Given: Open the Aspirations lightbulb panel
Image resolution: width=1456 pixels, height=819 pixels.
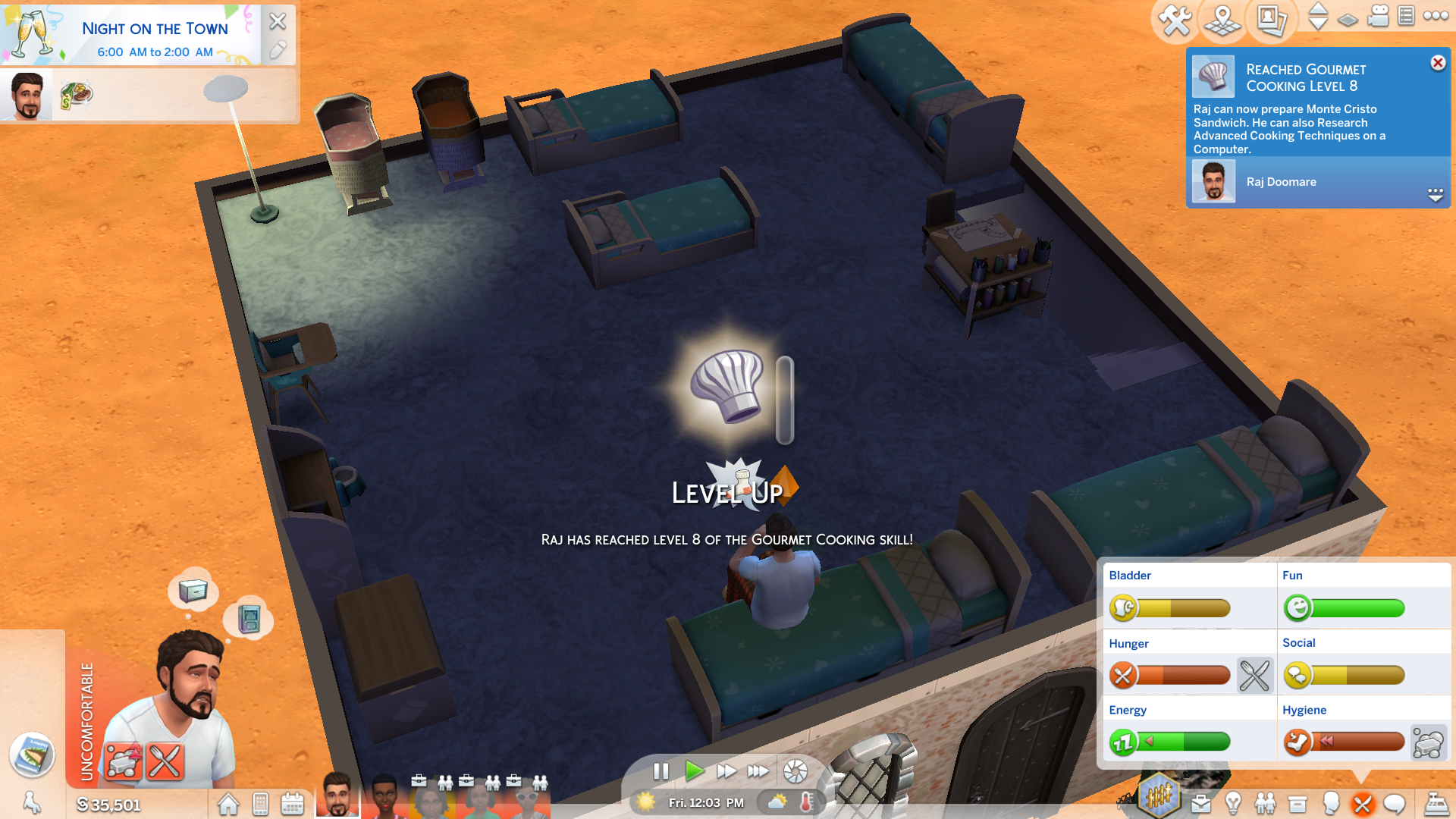Looking at the screenshot, I should pyautogui.click(x=1233, y=804).
